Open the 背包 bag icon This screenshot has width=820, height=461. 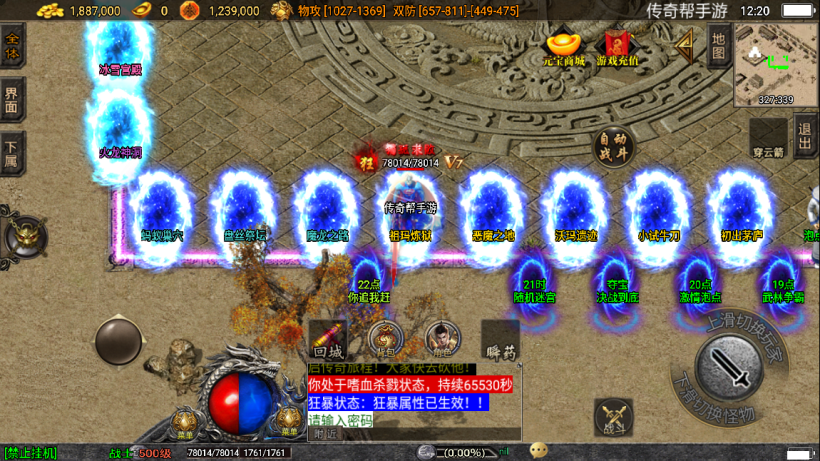[x=385, y=339]
